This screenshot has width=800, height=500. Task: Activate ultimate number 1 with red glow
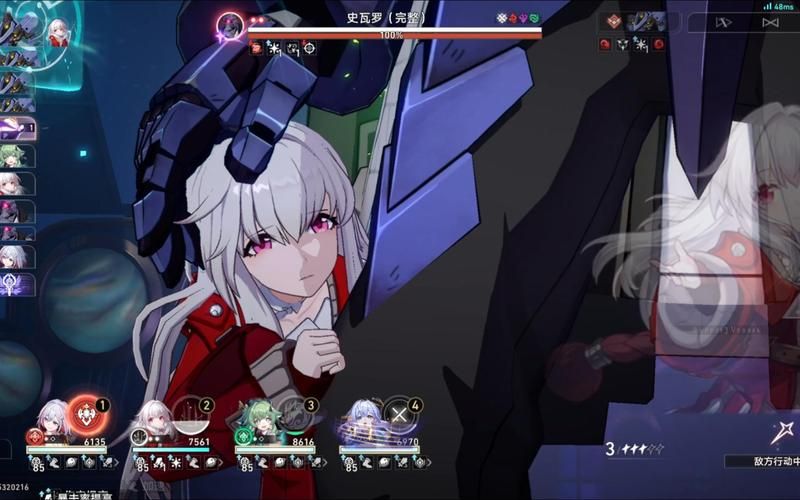click(88, 414)
